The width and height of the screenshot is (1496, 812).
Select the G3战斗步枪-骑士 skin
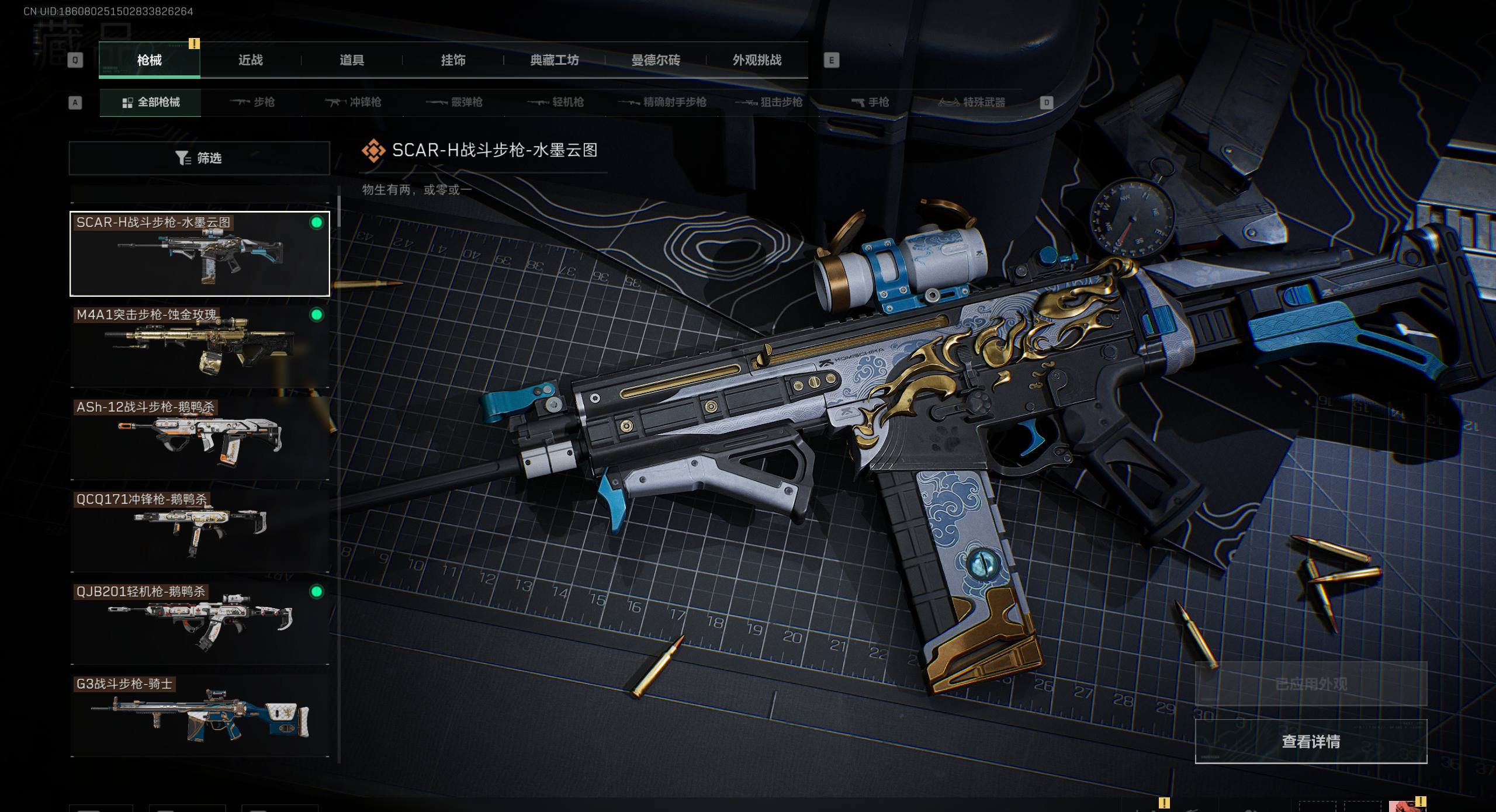(199, 716)
